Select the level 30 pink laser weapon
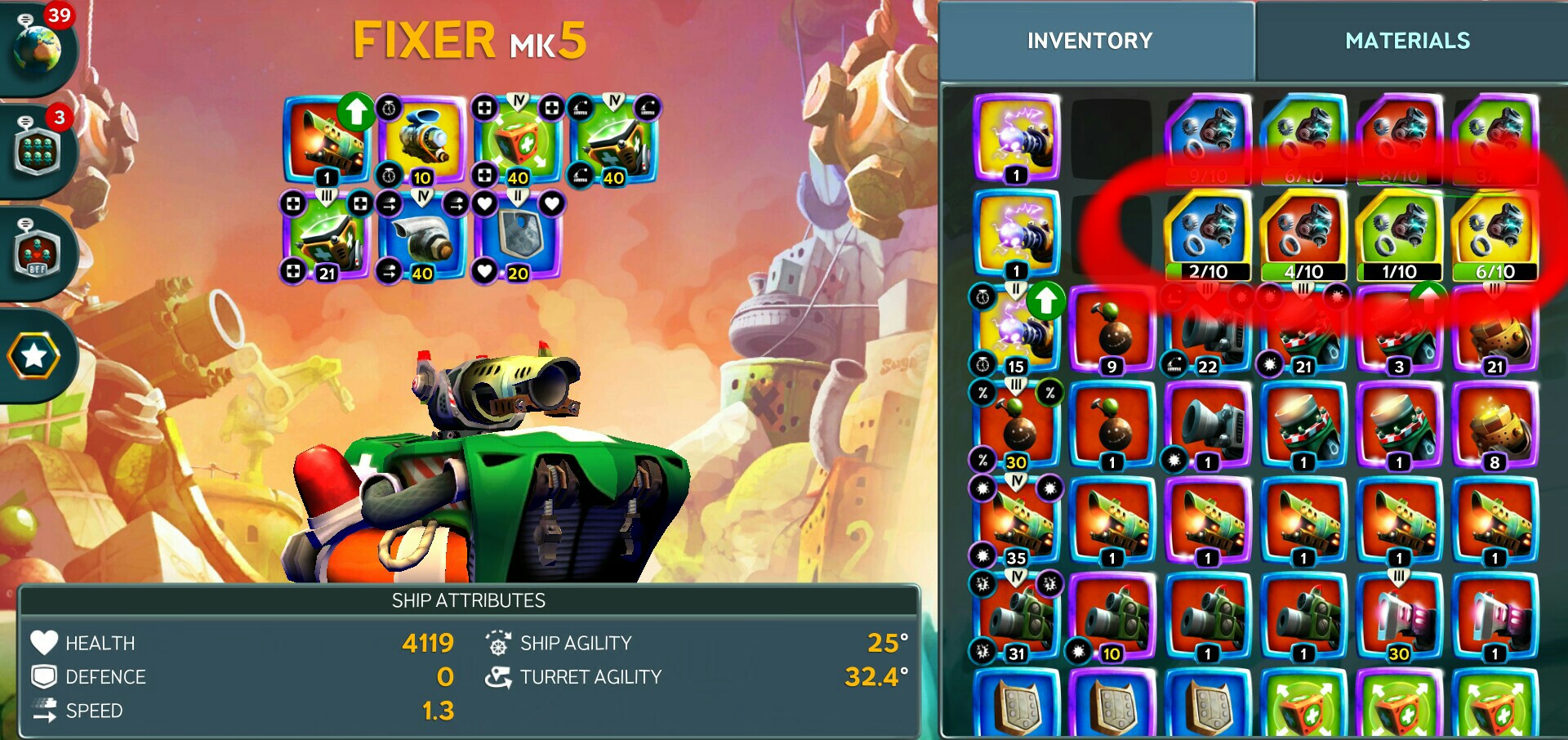The height and width of the screenshot is (740, 1568). click(1399, 618)
